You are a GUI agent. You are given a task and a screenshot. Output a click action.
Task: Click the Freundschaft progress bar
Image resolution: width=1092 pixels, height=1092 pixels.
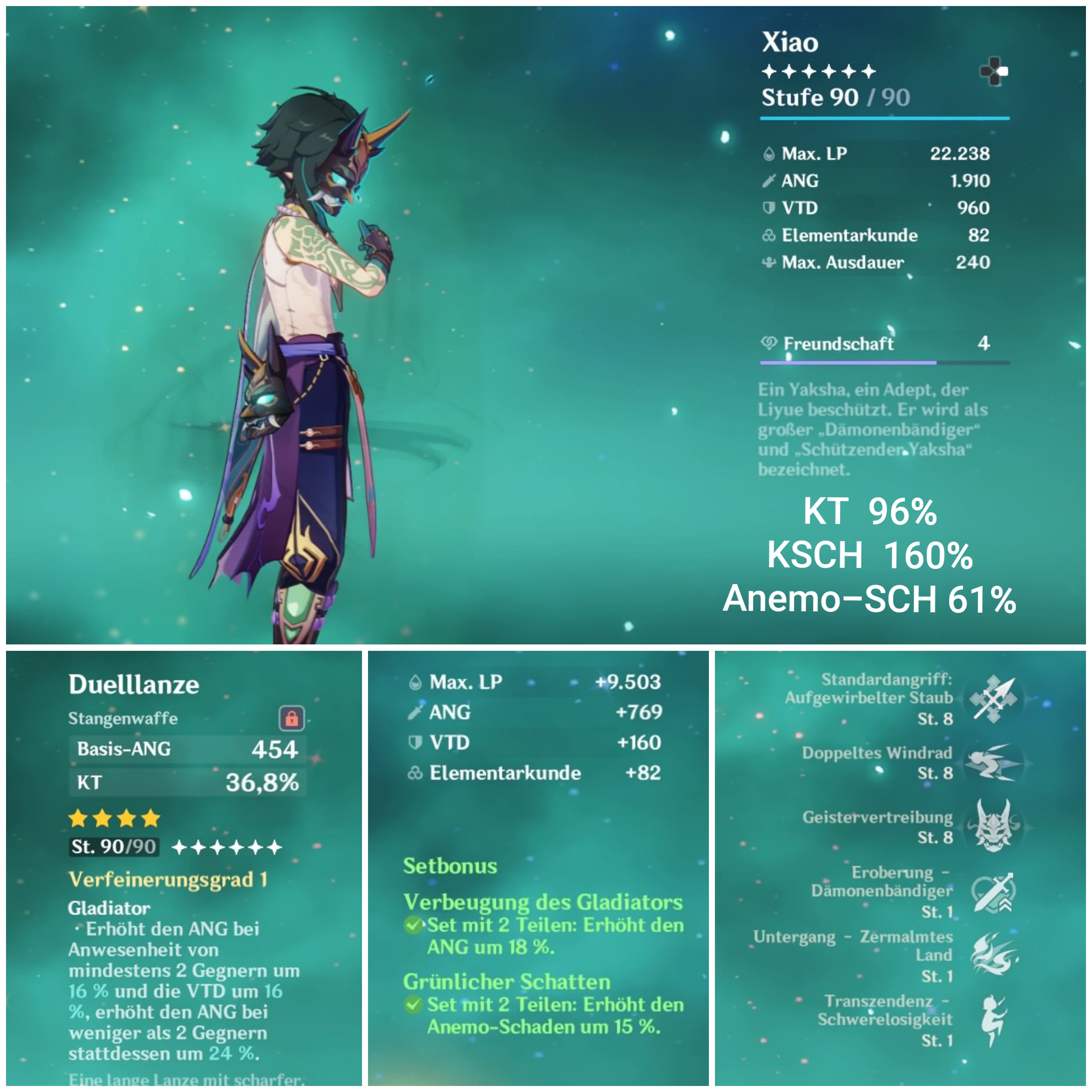[882, 362]
